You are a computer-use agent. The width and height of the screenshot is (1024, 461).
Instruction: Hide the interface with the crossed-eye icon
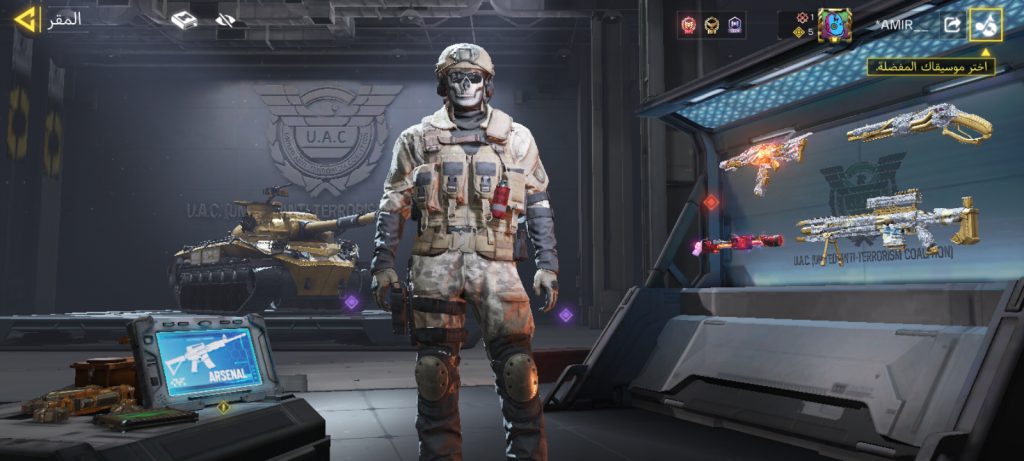(225, 20)
